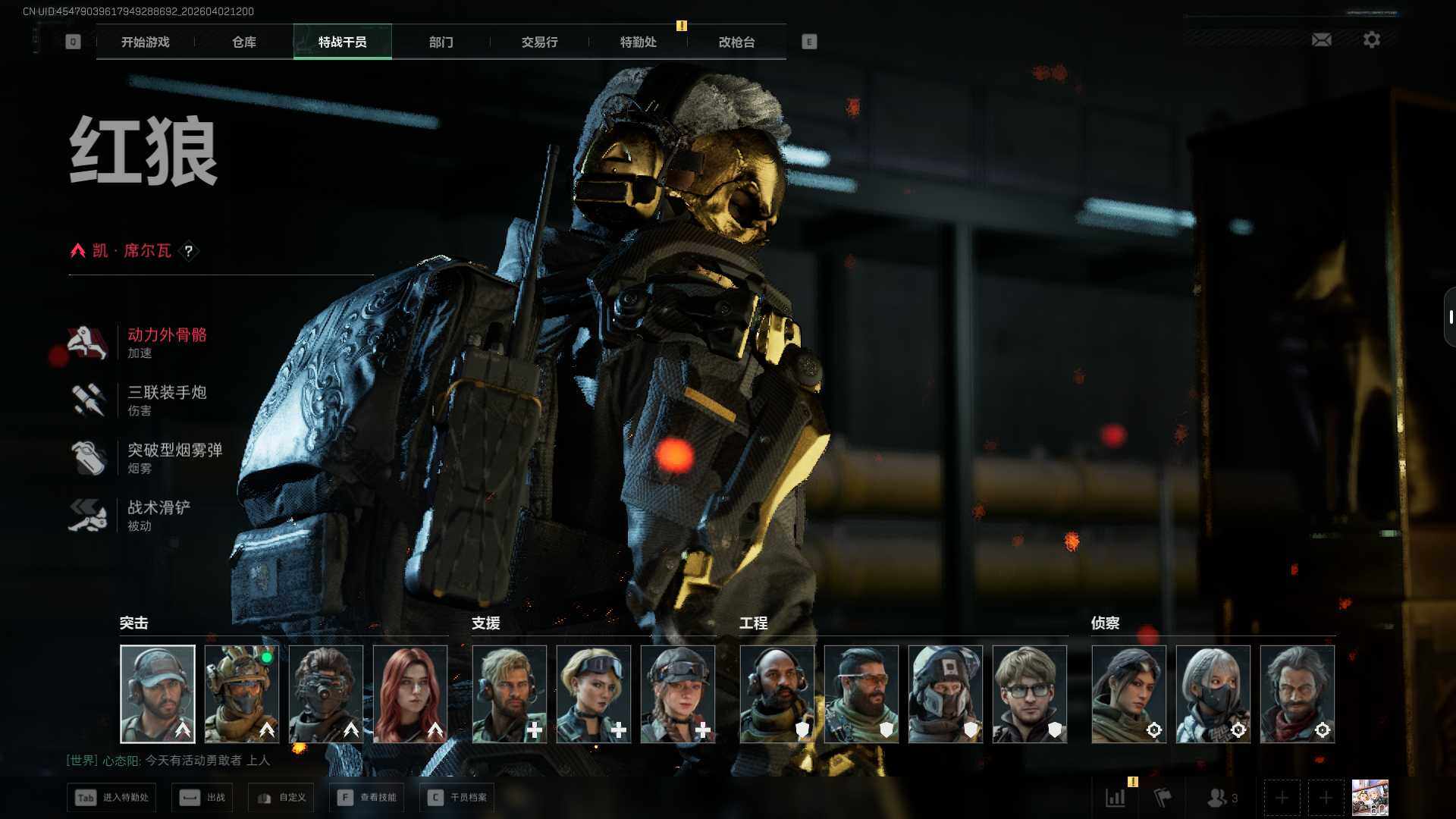Open the 仓库 tab
The image size is (1456, 819).
tap(243, 42)
